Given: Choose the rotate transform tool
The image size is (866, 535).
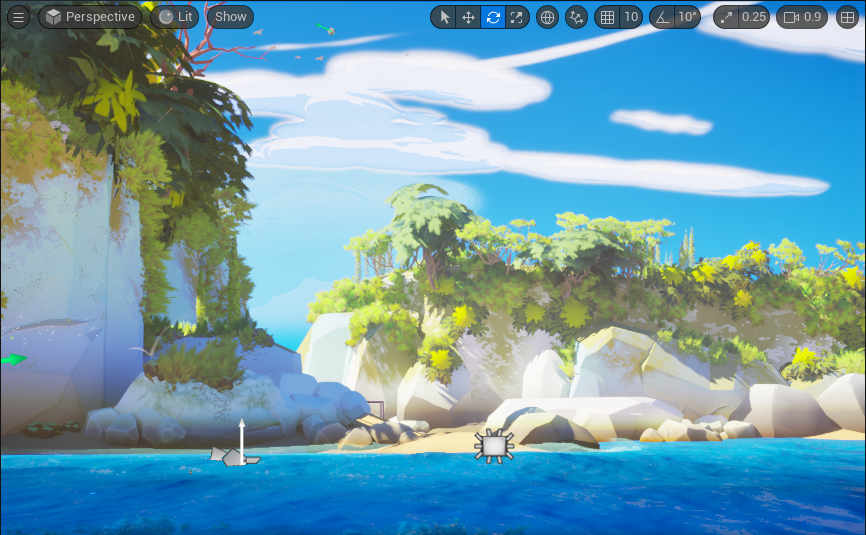Looking at the screenshot, I should click(493, 17).
